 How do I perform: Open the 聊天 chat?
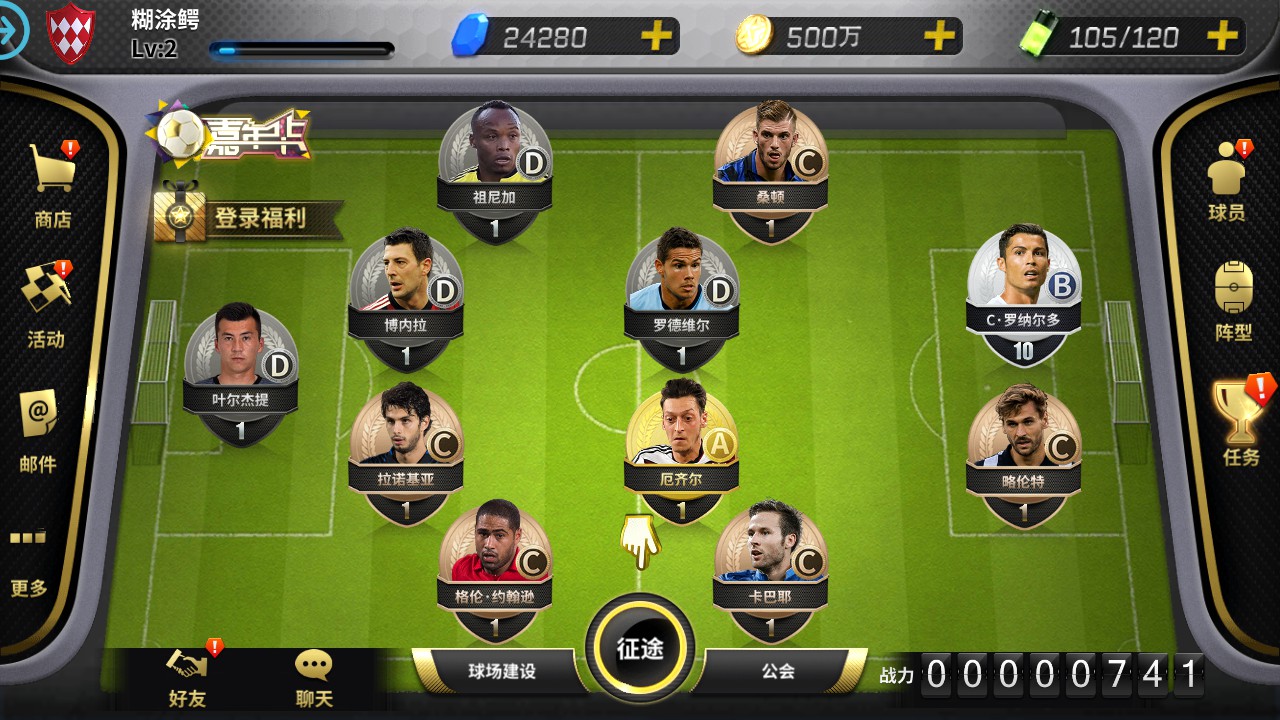[314, 678]
